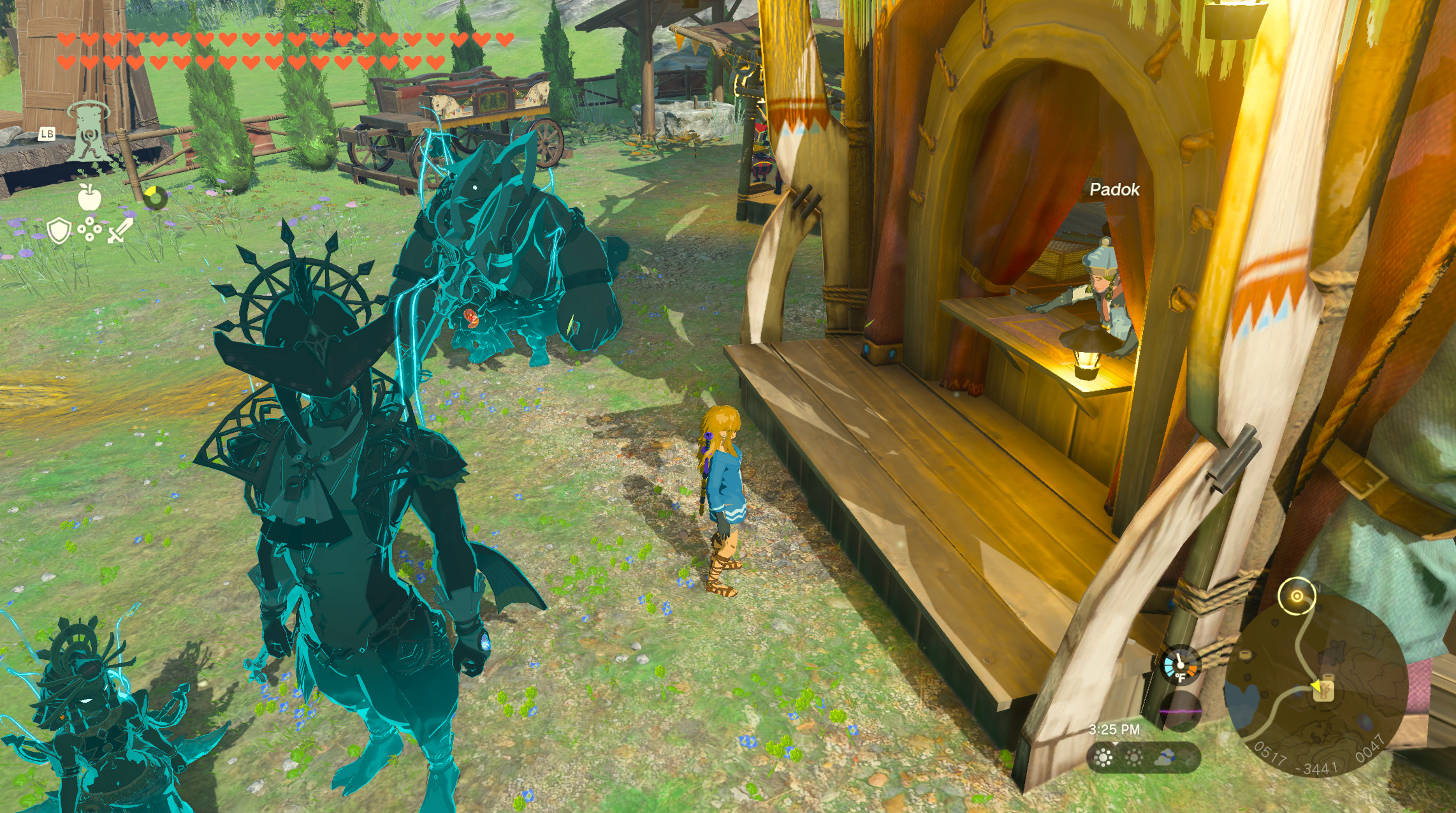The height and width of the screenshot is (813, 1456).
Task: Toggle the sound level meter display
Action: click(x=1181, y=712)
